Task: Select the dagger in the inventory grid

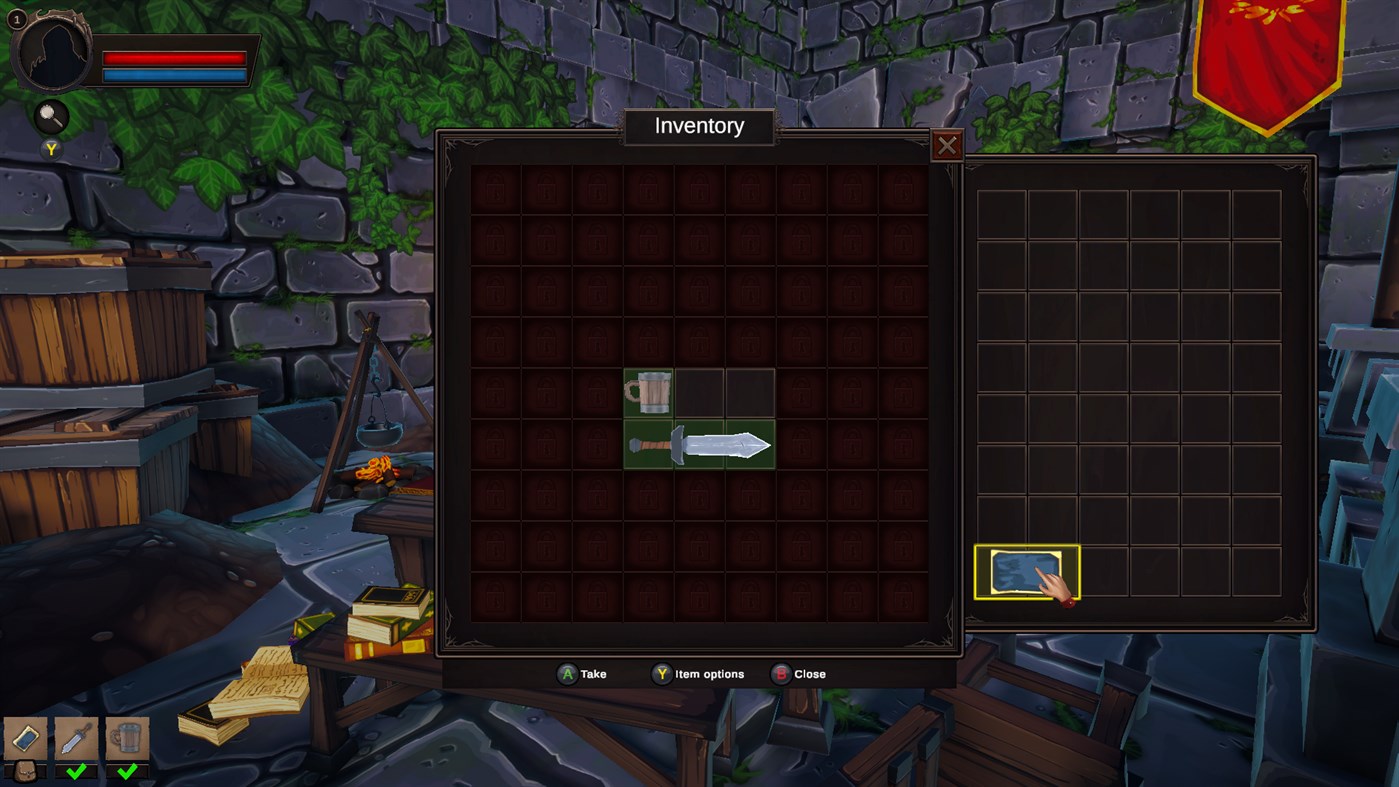Action: 700,443
